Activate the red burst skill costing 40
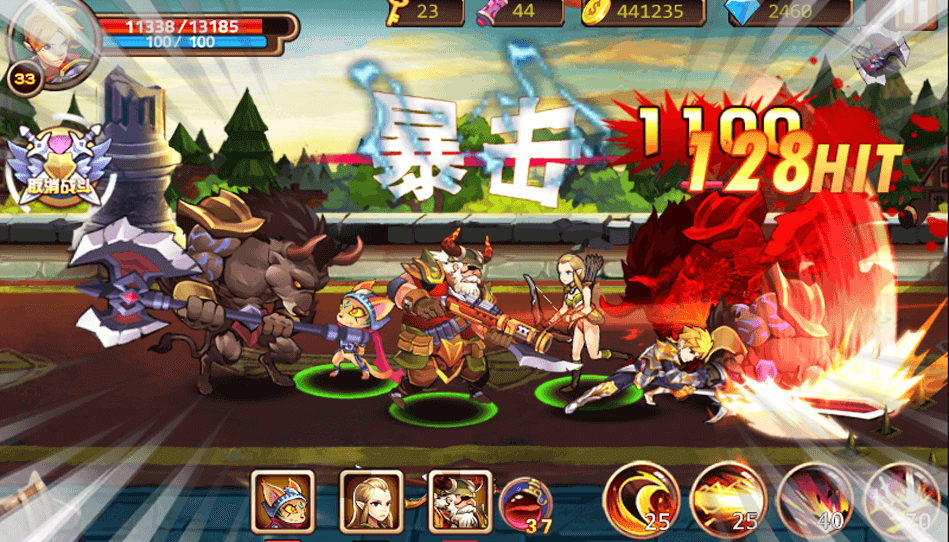949x542 pixels. pos(815,500)
